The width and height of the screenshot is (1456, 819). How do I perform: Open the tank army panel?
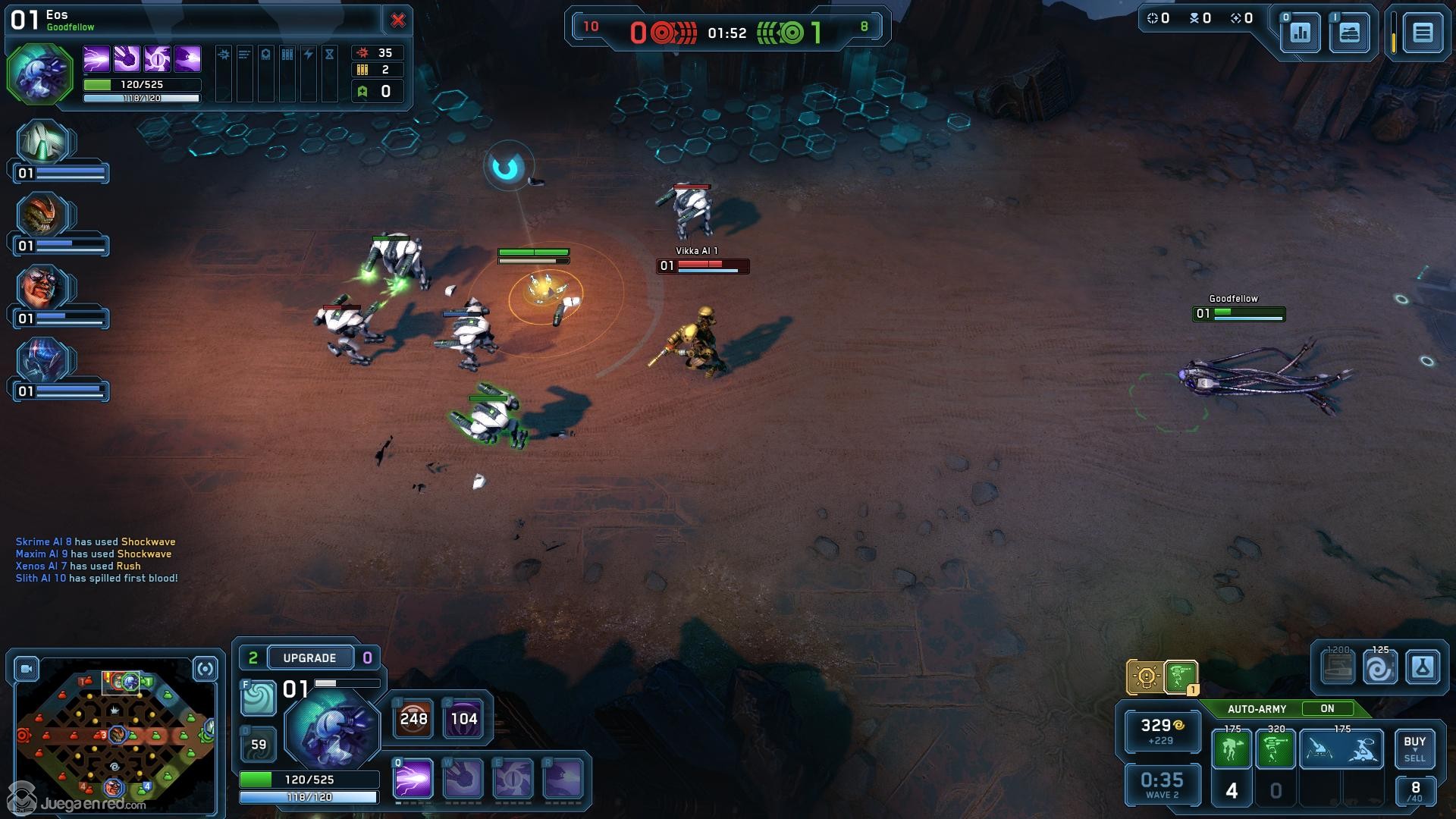coord(1349,33)
